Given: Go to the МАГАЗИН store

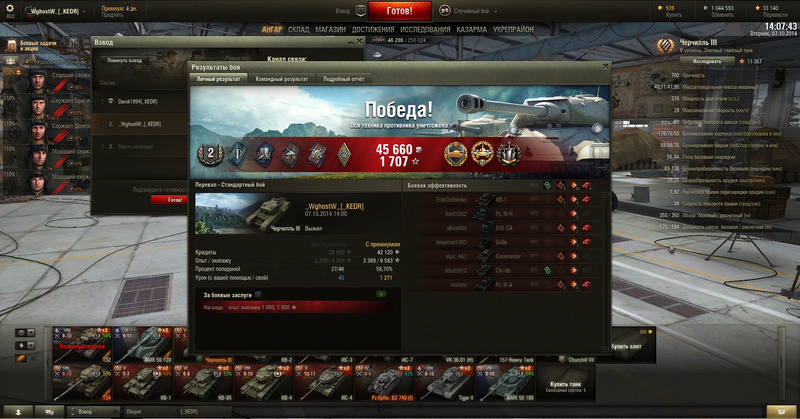Looking at the screenshot, I should point(331,30).
